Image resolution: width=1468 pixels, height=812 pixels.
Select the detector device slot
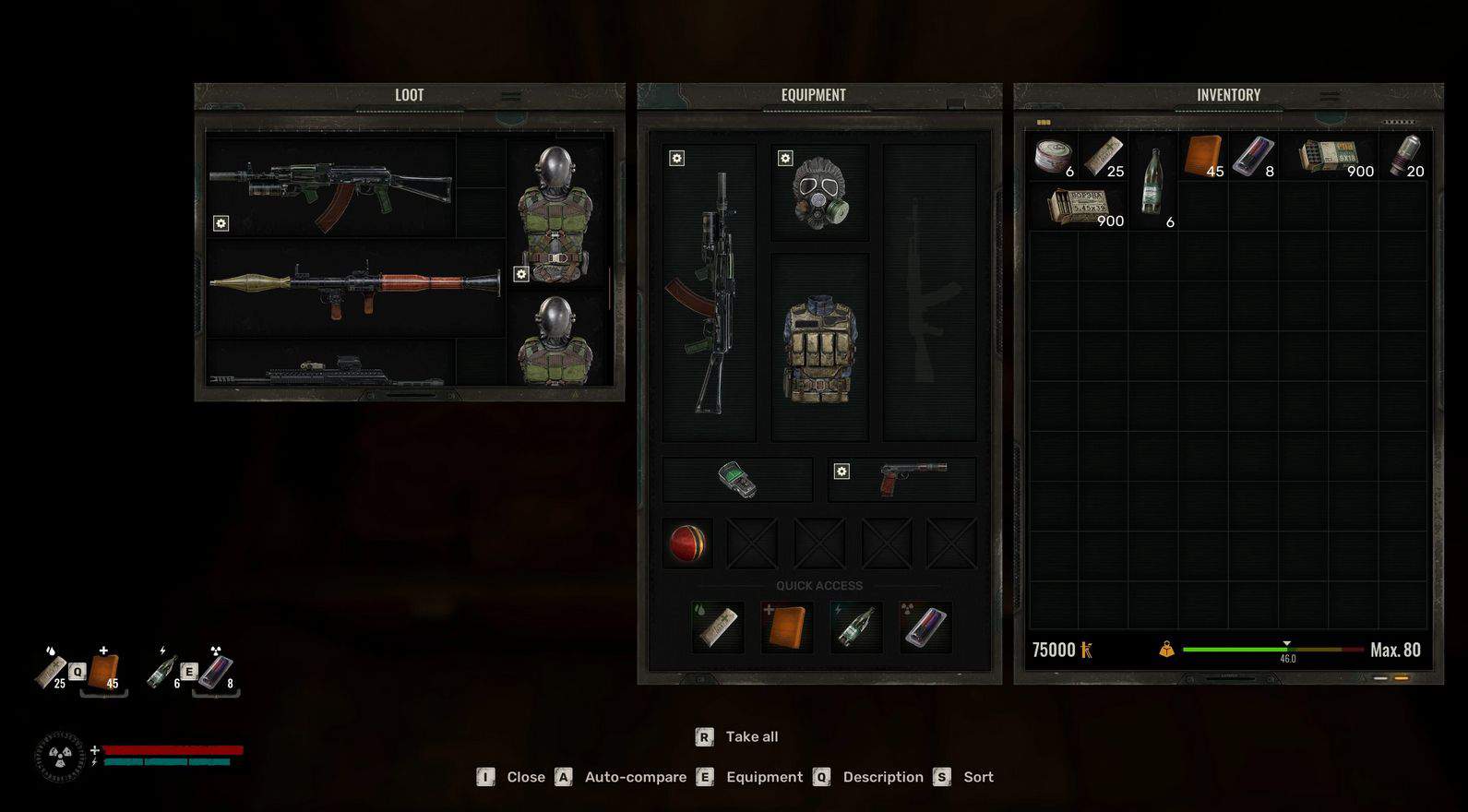coord(737,479)
